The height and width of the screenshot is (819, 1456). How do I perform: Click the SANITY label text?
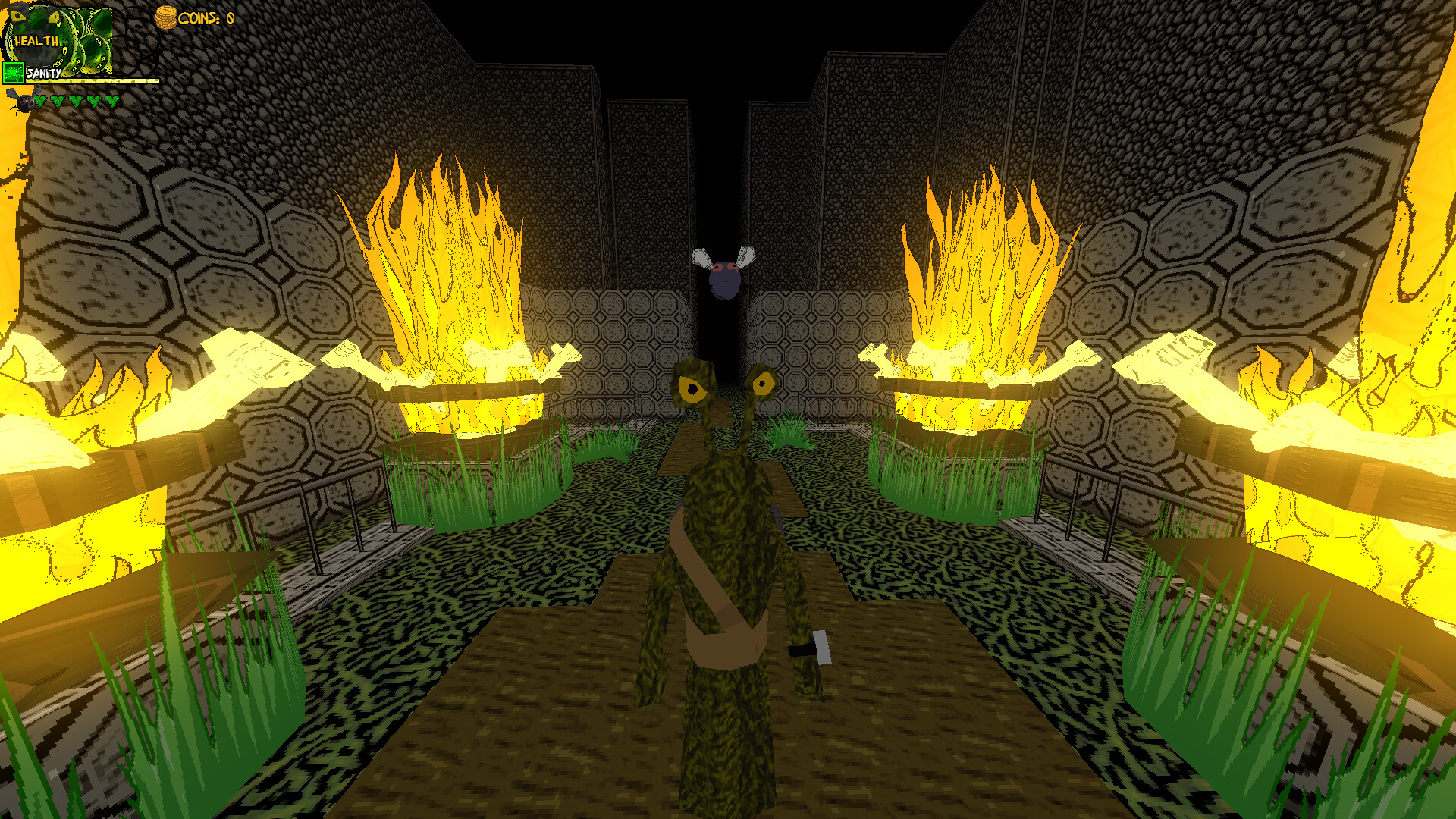click(44, 74)
